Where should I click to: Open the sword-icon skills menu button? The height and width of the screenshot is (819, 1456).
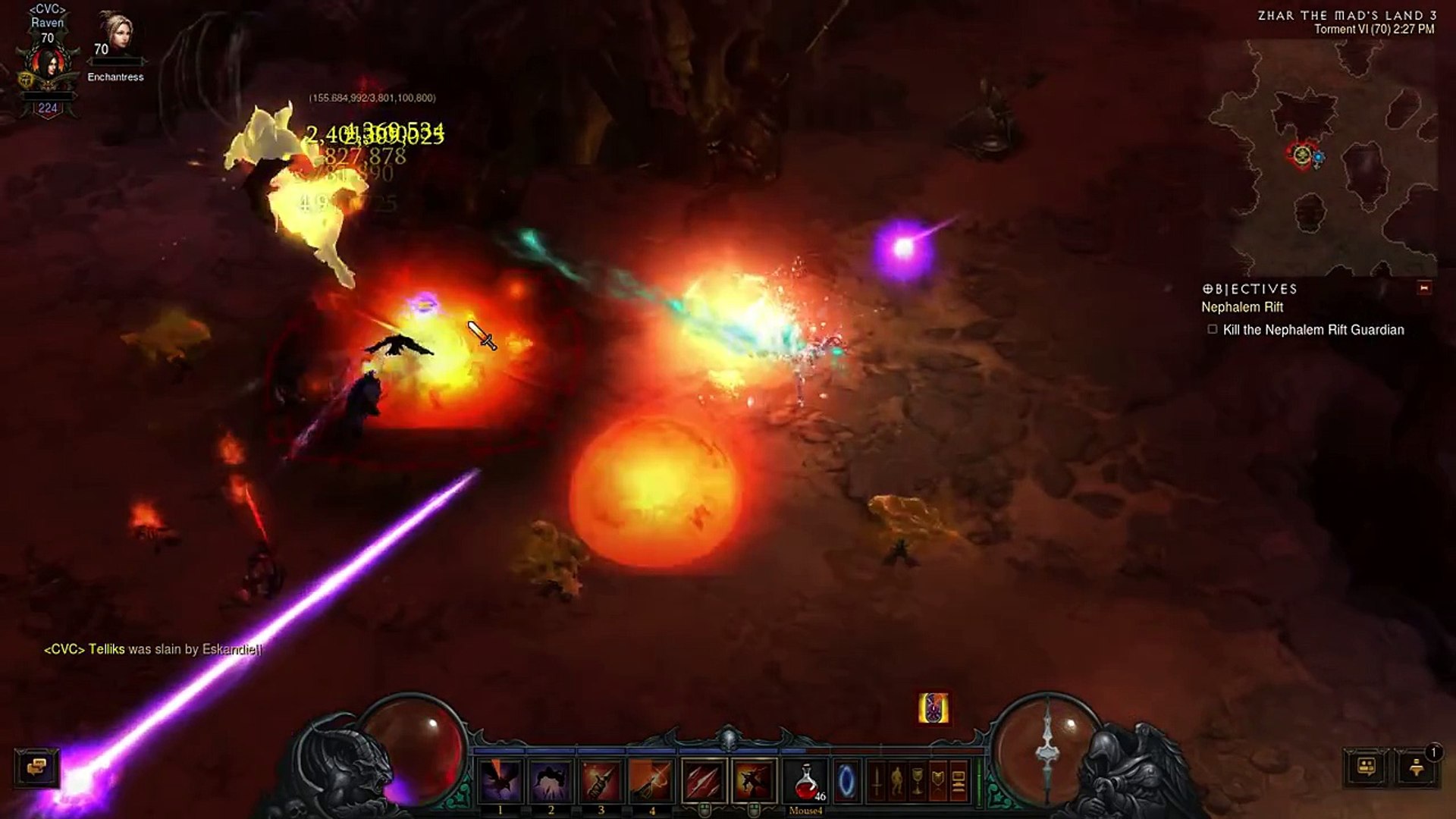tap(877, 781)
